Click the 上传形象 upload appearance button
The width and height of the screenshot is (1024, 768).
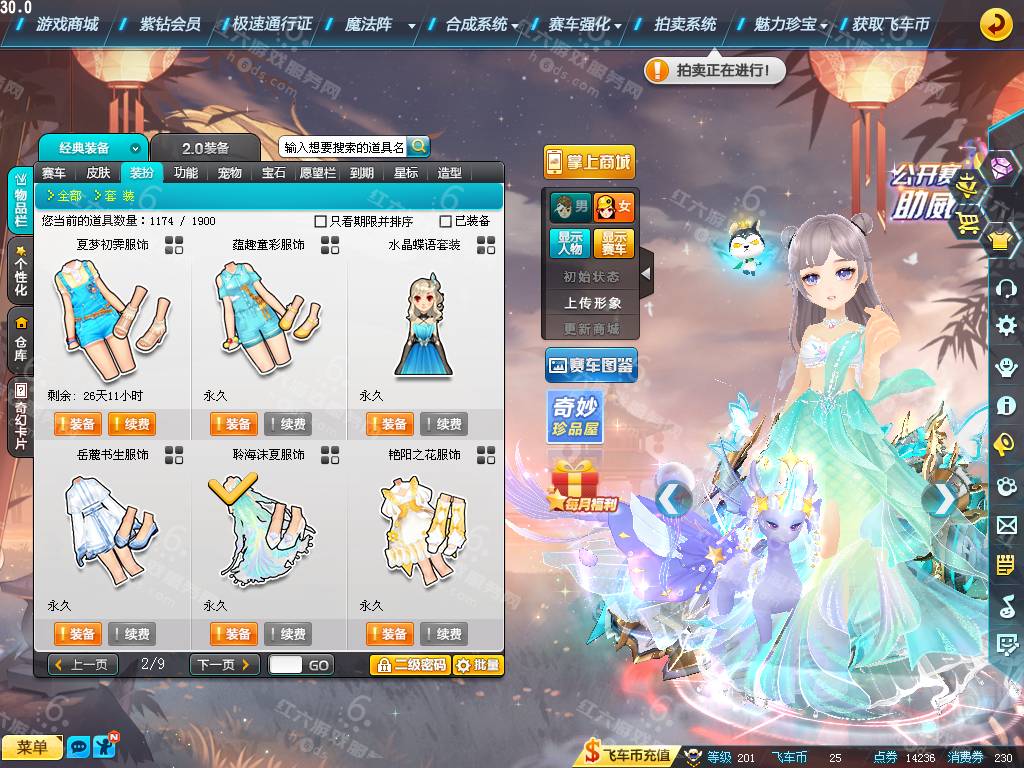pos(592,302)
